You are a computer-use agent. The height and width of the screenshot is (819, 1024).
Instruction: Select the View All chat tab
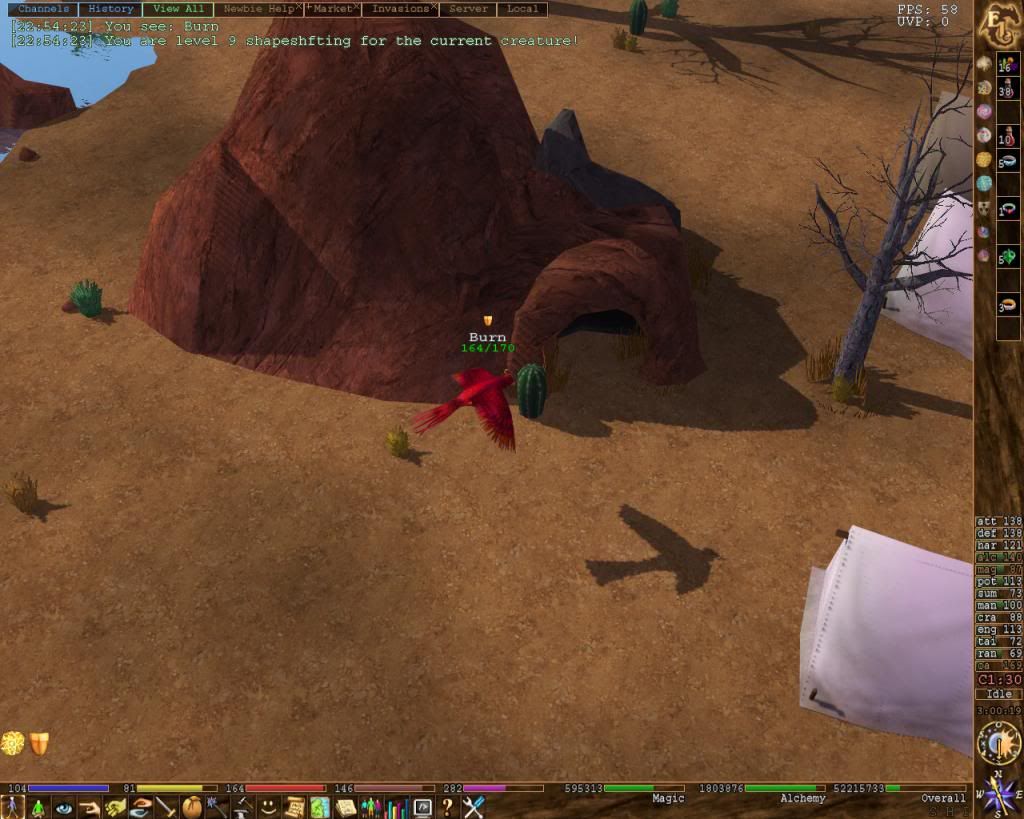179,9
